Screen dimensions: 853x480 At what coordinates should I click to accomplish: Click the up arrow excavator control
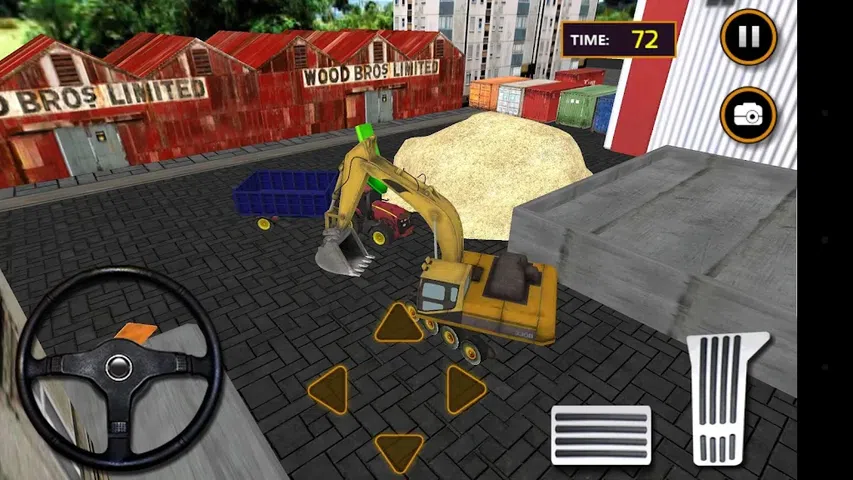399,324
